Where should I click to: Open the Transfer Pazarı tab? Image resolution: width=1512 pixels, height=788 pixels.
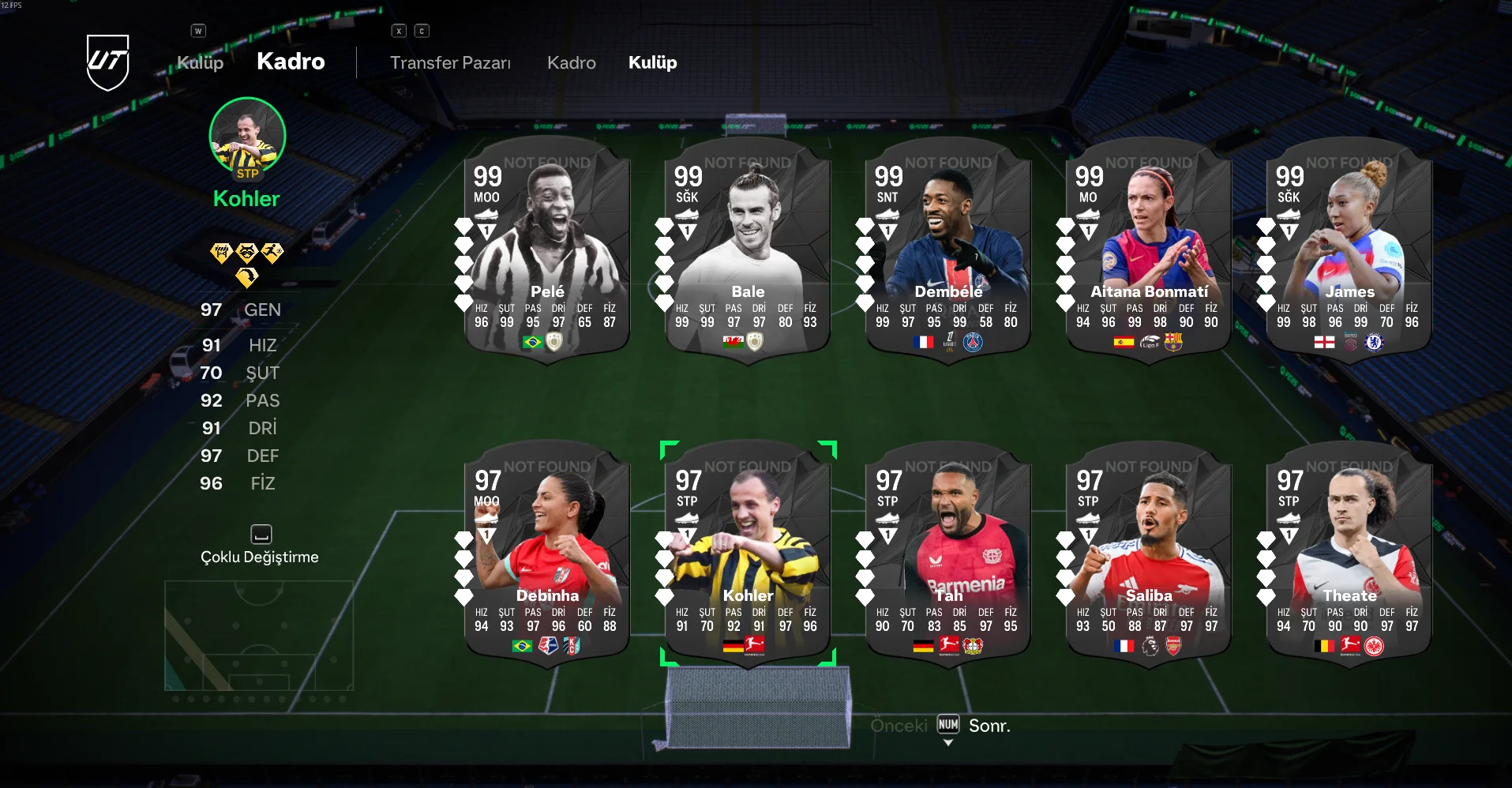pyautogui.click(x=450, y=63)
